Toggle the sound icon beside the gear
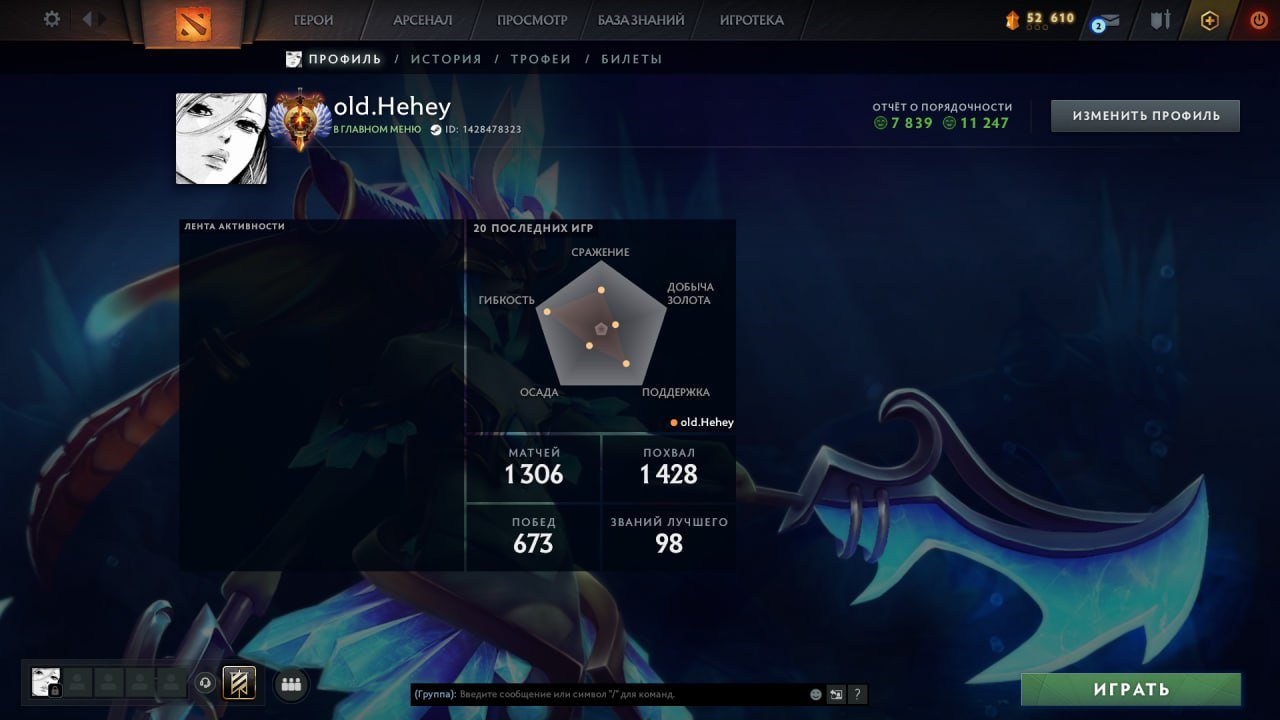The image size is (1280, 720). coord(93,18)
